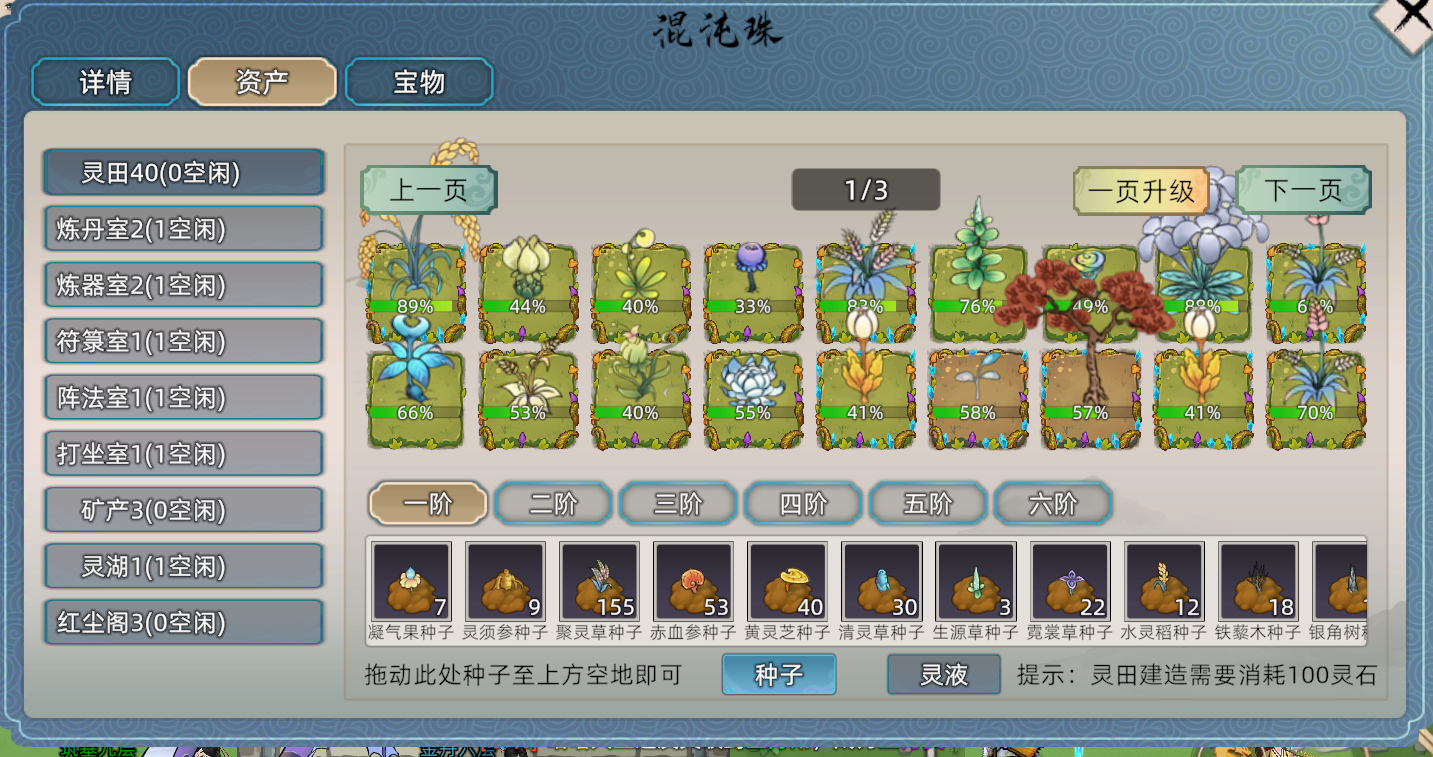
Task: Switch to the 详情 tab
Action: (105, 82)
